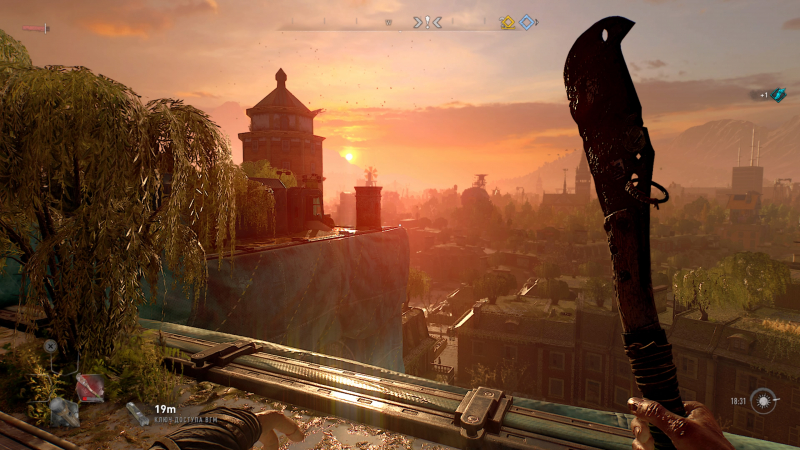Select the flashlight quick-slot item
800x450 pixels.
click(x=63, y=410)
